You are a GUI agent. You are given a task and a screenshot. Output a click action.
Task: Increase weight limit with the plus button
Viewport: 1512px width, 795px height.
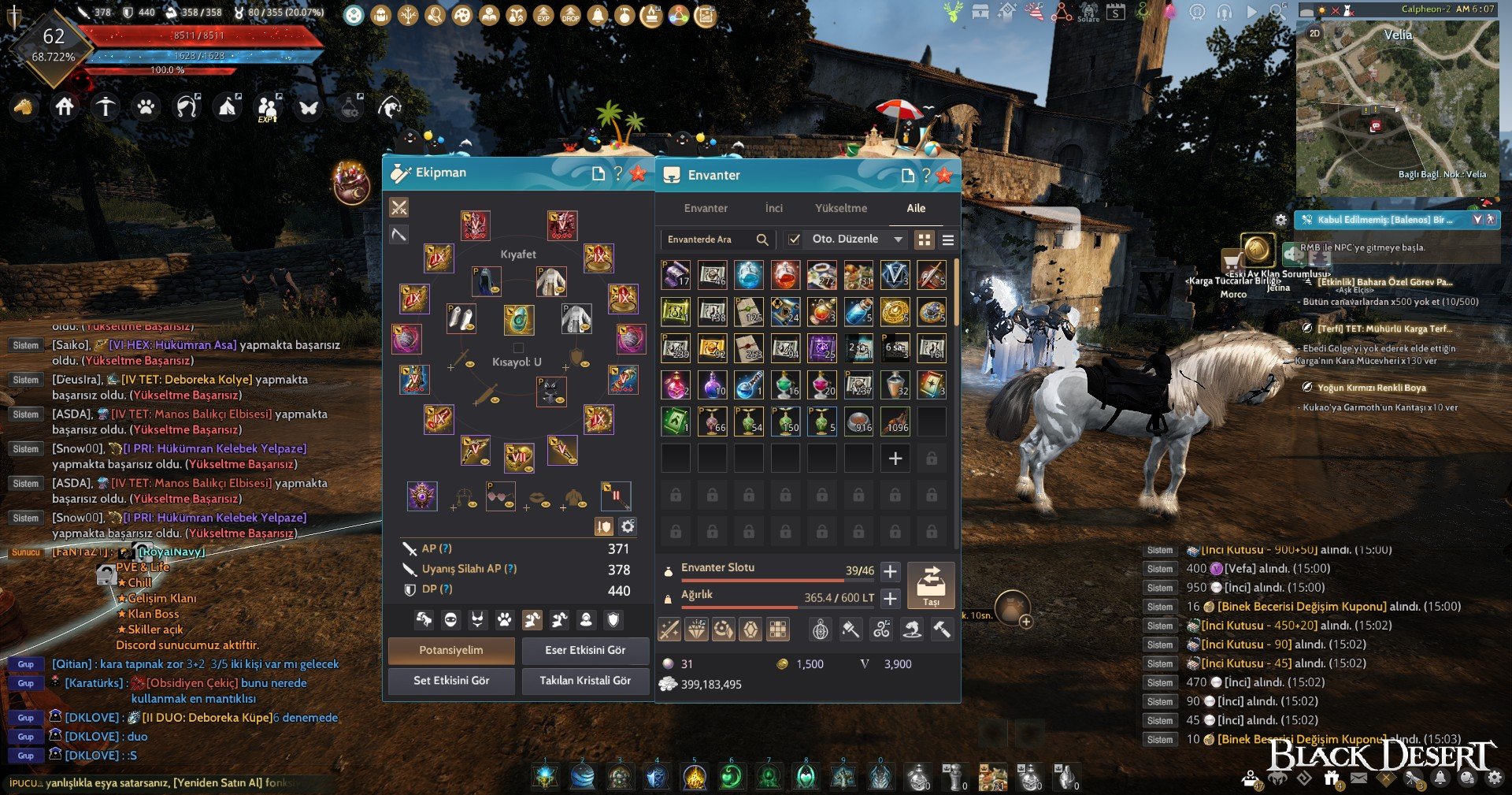890,599
